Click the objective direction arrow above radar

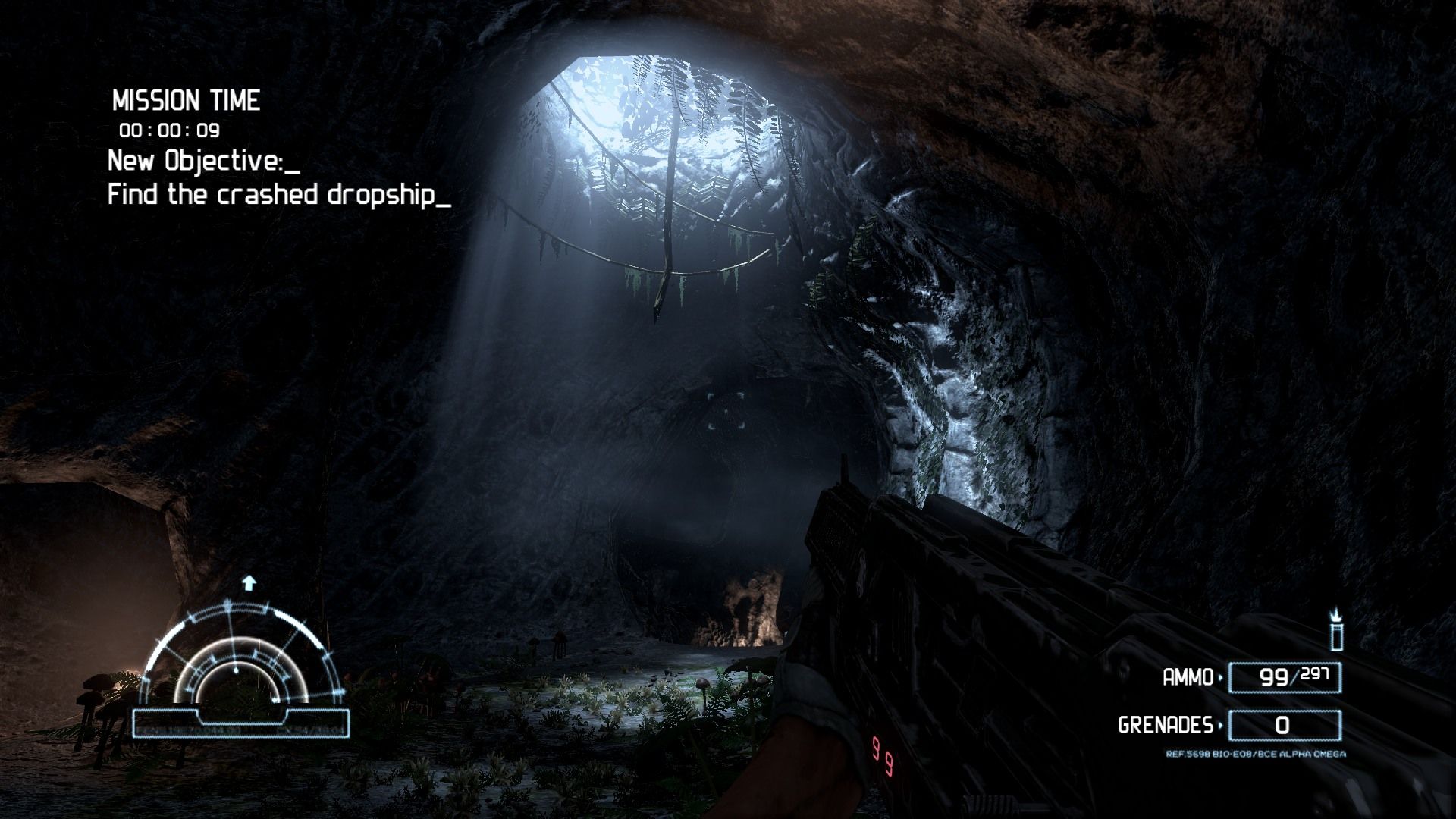249,582
